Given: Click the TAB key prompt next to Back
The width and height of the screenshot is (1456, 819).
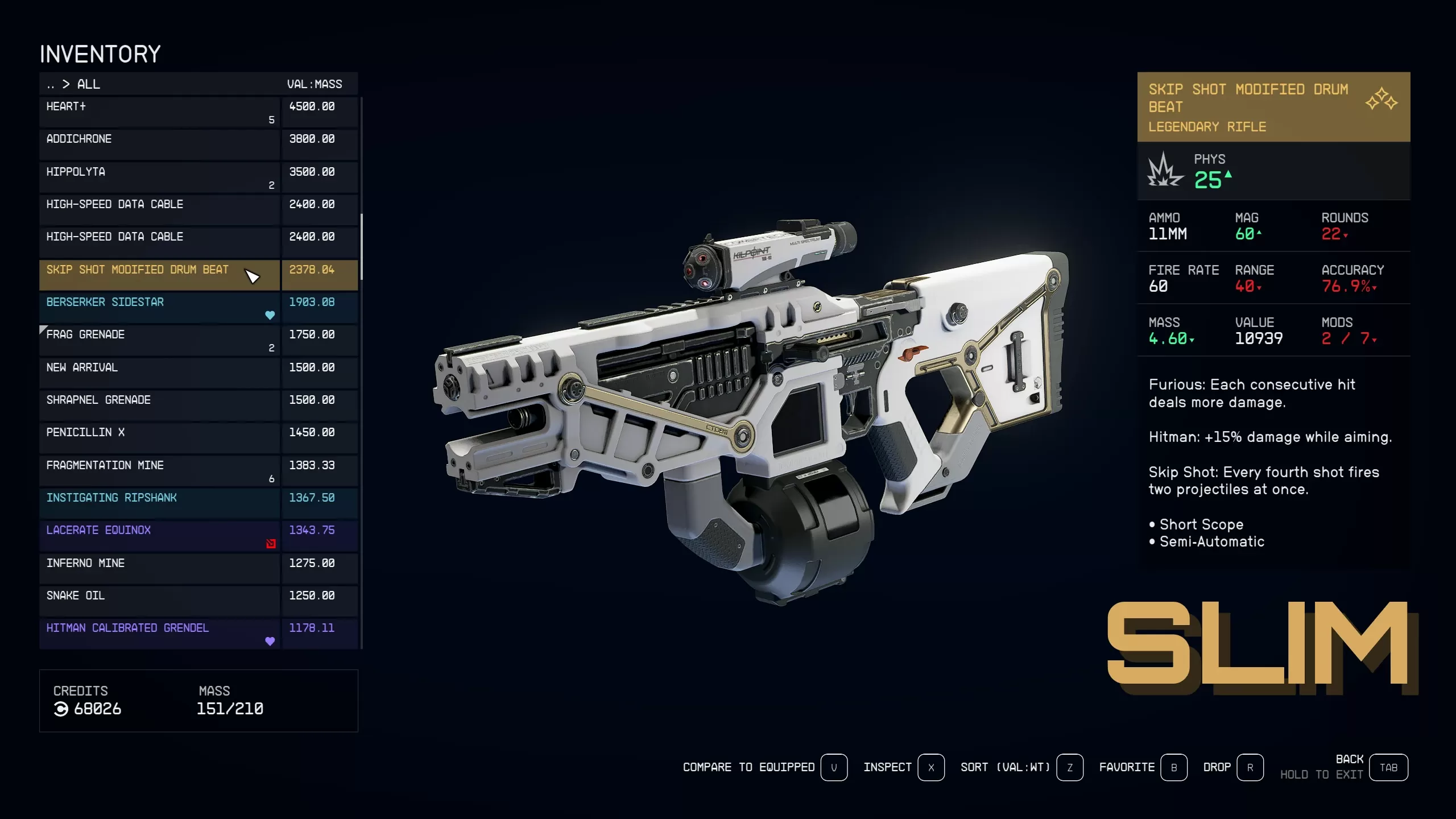Looking at the screenshot, I should tap(1389, 767).
